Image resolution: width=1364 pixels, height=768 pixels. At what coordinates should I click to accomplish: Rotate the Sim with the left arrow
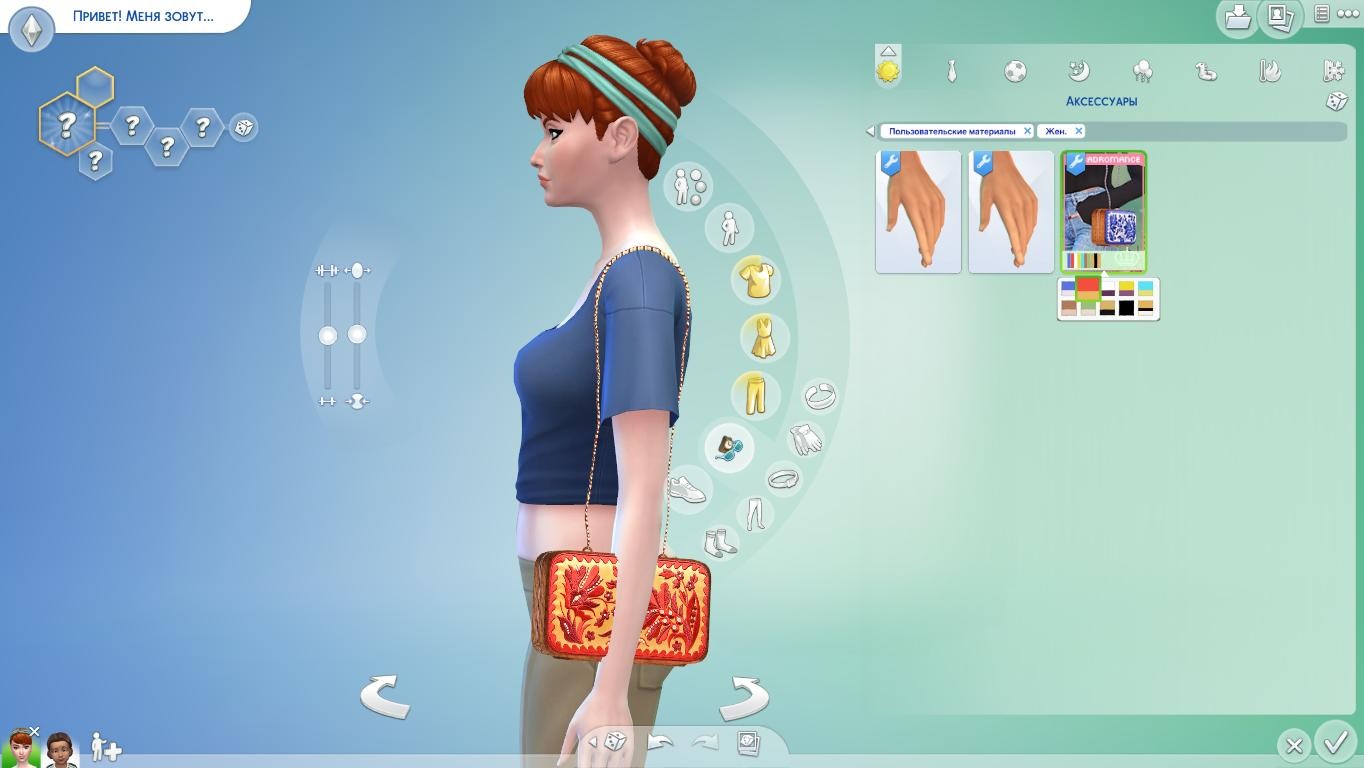[x=385, y=696]
